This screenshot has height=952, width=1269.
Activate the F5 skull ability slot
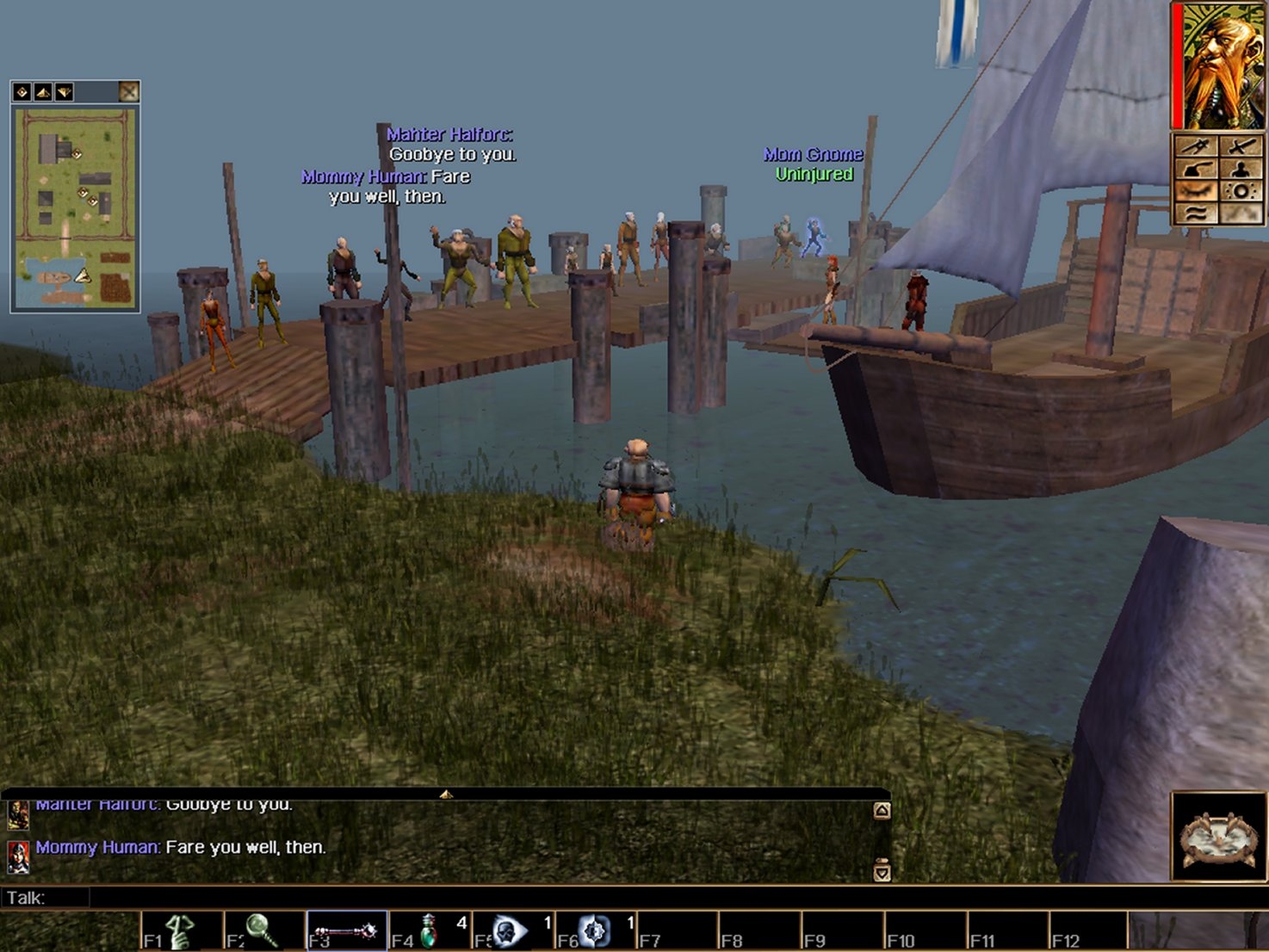point(511,931)
